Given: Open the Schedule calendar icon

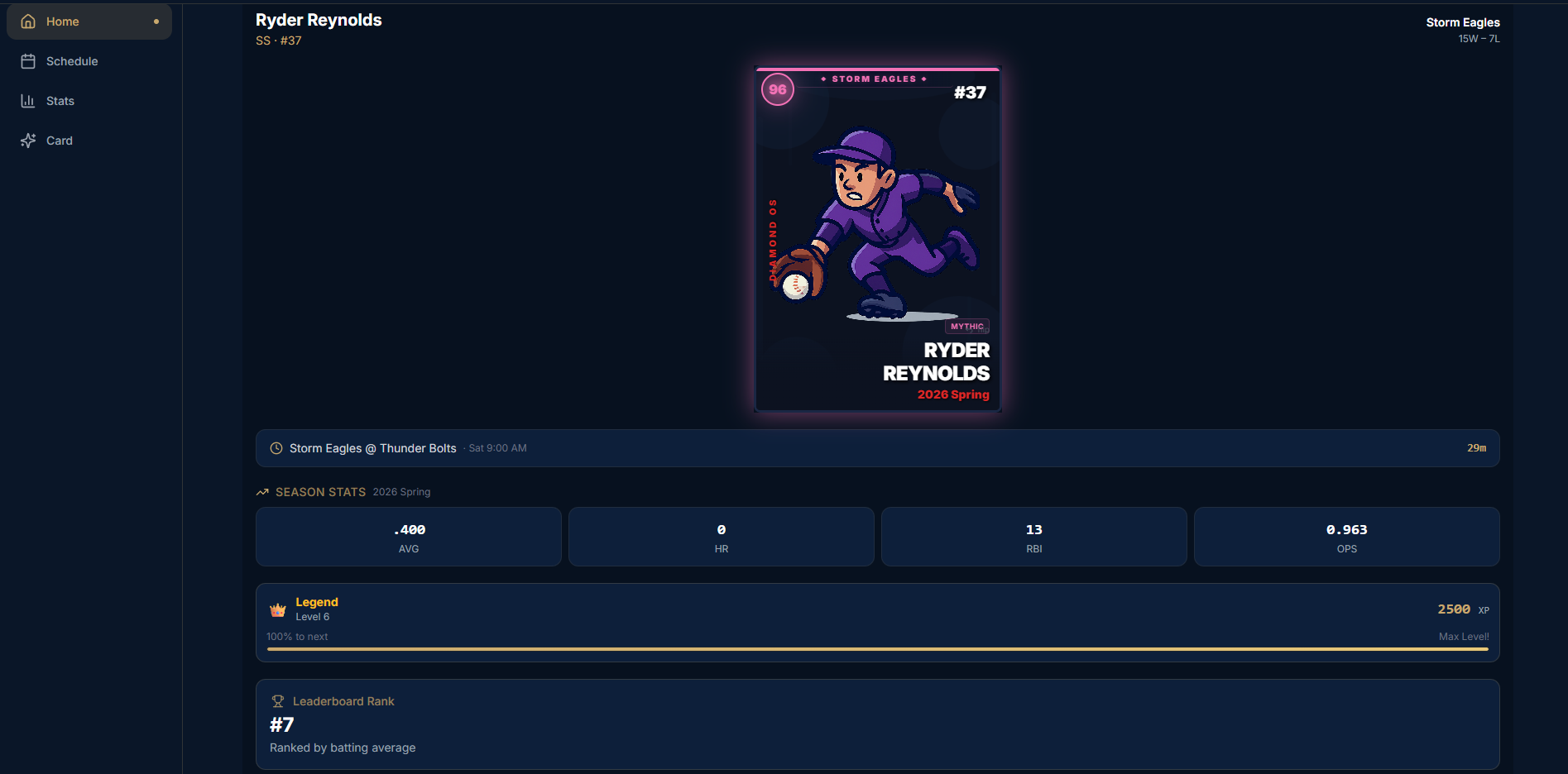Looking at the screenshot, I should (x=27, y=60).
